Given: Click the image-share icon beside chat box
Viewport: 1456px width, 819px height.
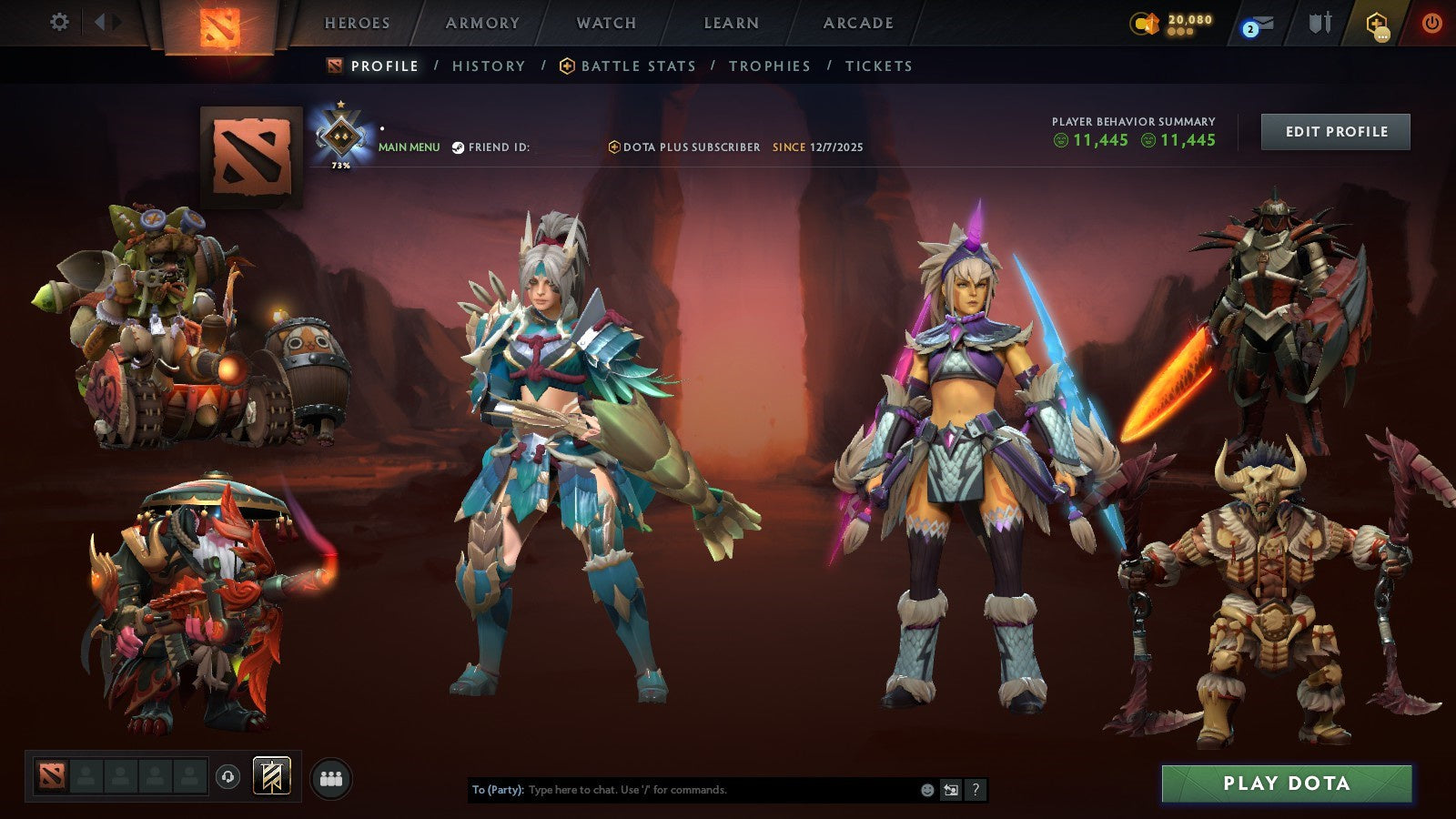Looking at the screenshot, I should coord(951,788).
